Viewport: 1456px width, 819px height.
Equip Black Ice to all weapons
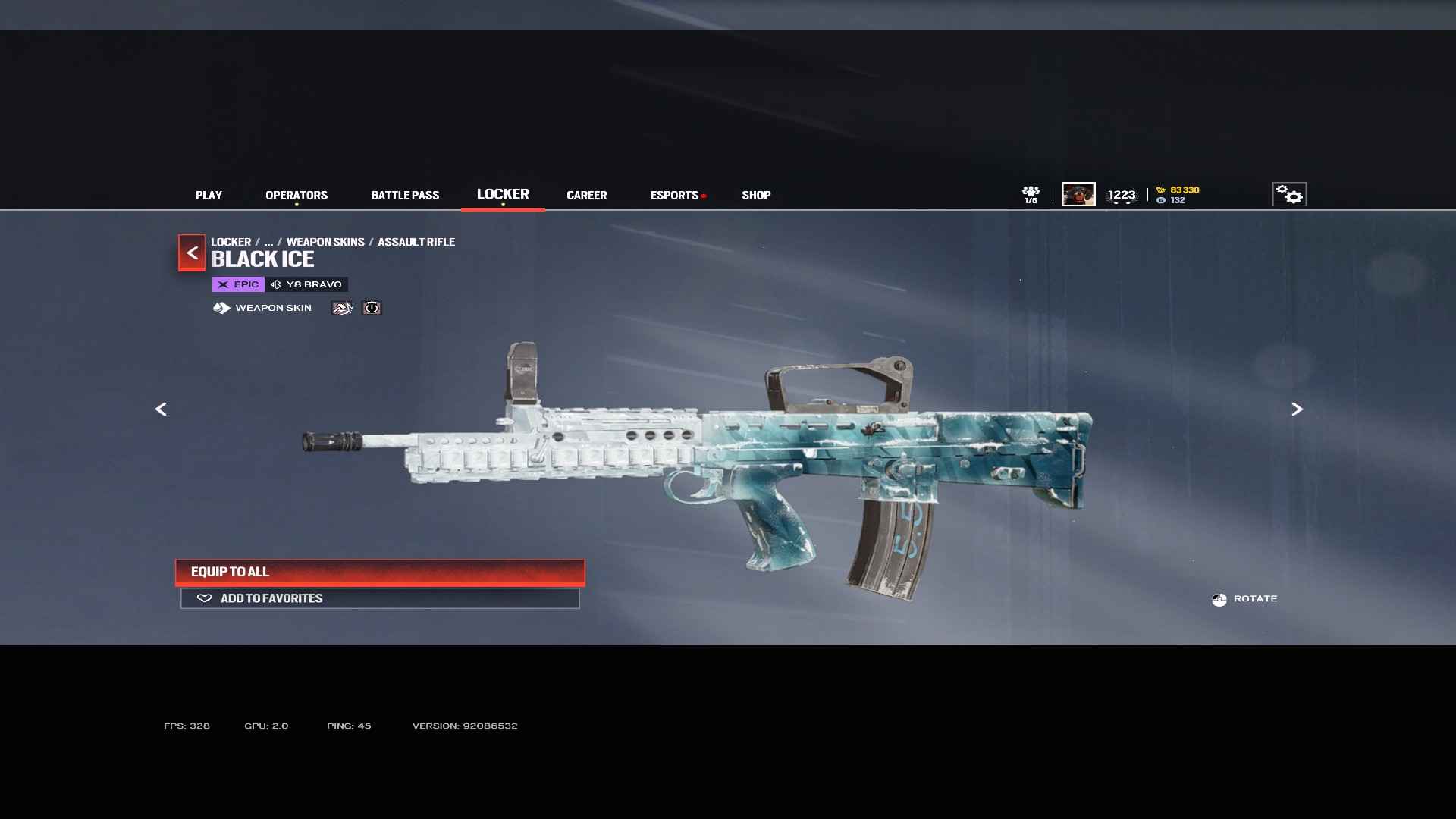(380, 572)
